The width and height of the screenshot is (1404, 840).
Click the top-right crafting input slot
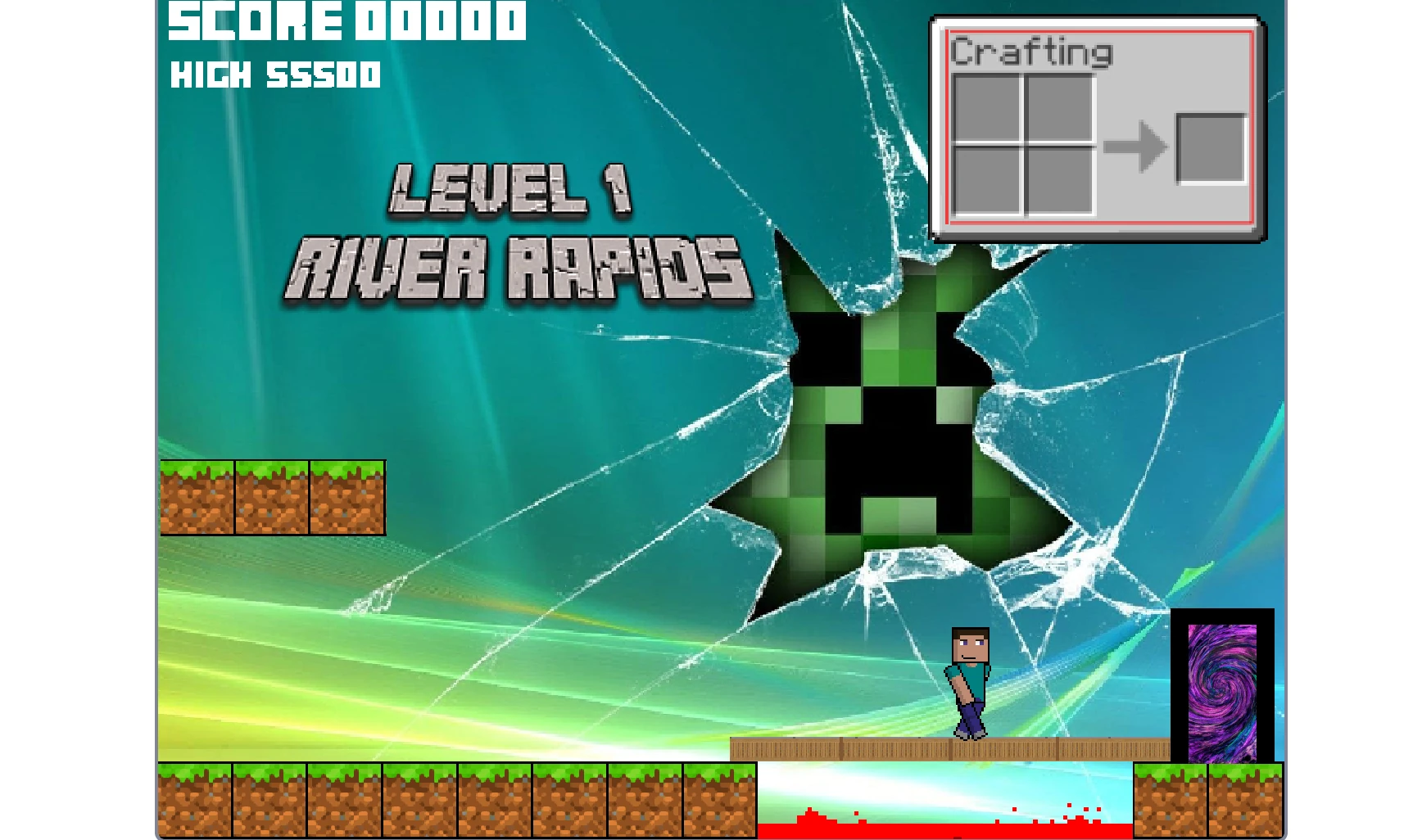1061,107
